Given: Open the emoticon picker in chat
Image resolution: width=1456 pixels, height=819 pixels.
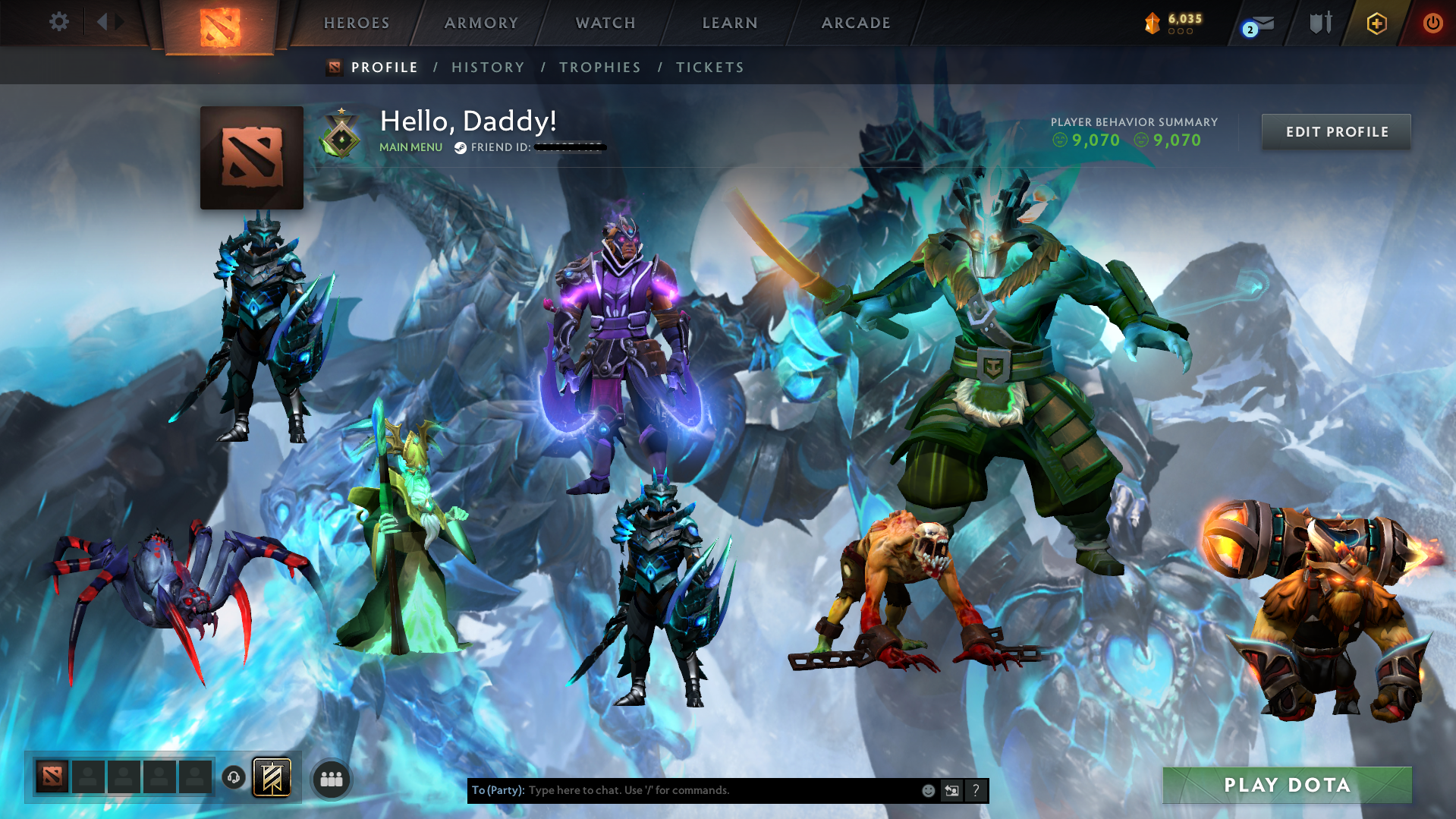Looking at the screenshot, I should pos(928,790).
